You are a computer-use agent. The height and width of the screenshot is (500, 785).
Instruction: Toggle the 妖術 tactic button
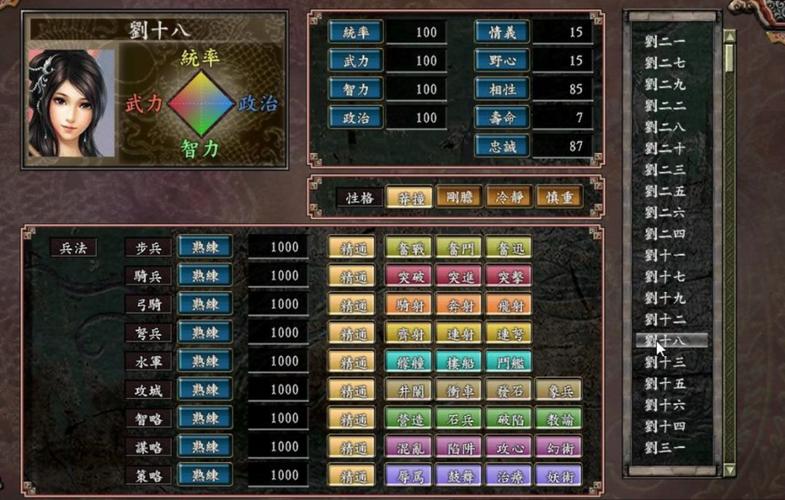point(558,476)
